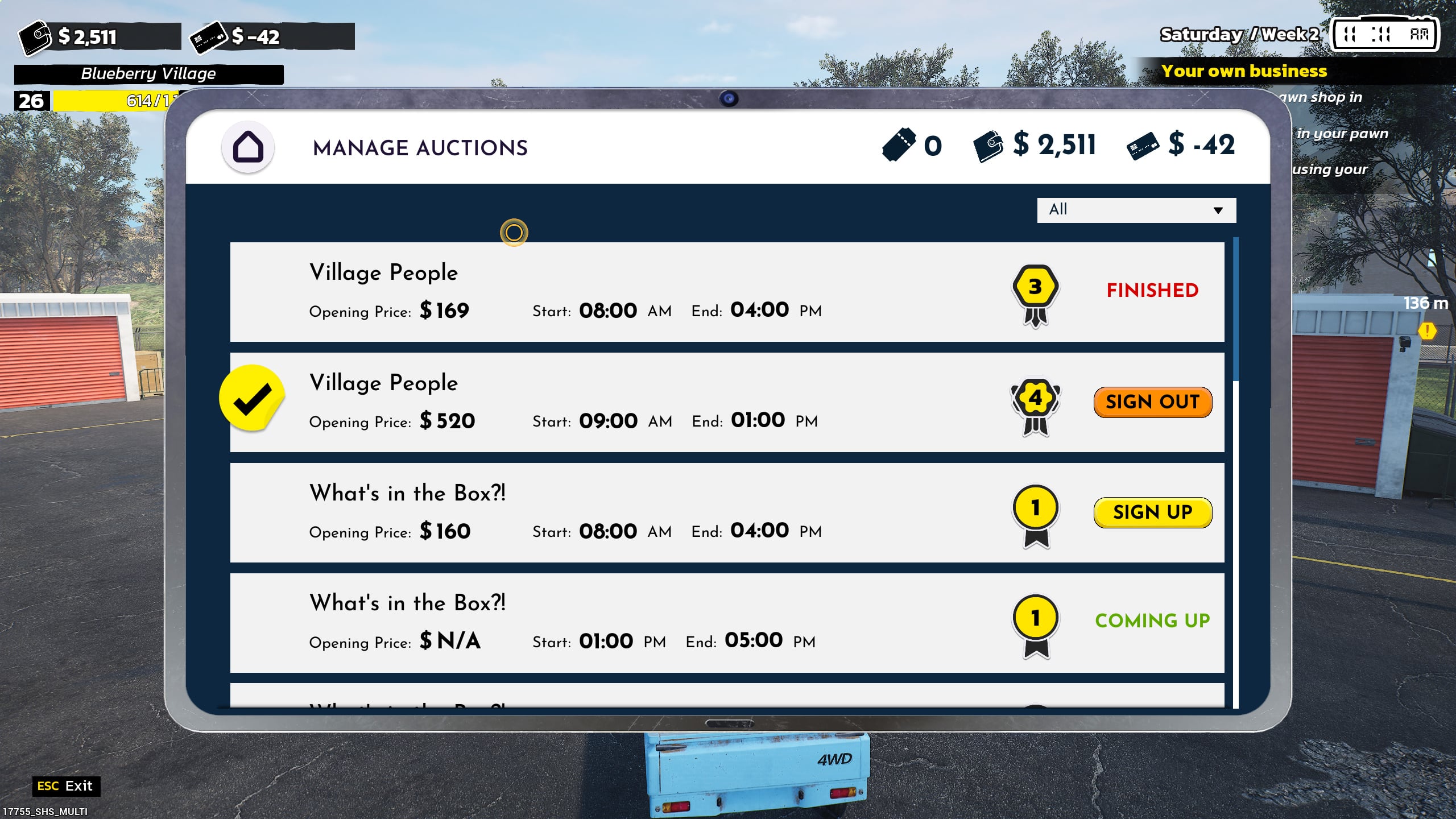Select the finished Village People auction row
Screen dimensions: 1456x819
pos(626,292)
